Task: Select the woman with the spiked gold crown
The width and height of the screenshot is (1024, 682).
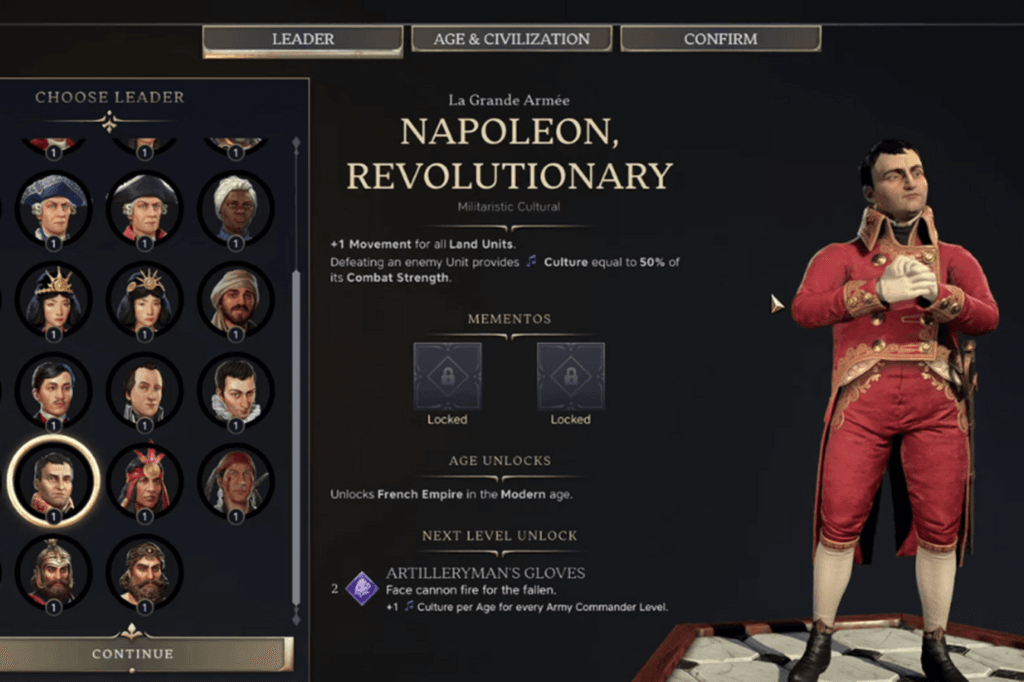Action: [x=54, y=299]
